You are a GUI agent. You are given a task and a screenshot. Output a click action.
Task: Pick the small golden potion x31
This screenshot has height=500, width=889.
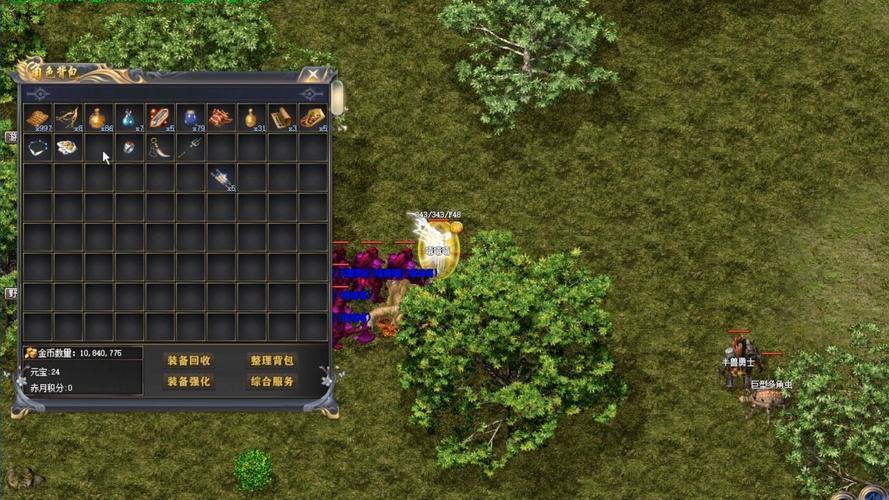point(251,118)
